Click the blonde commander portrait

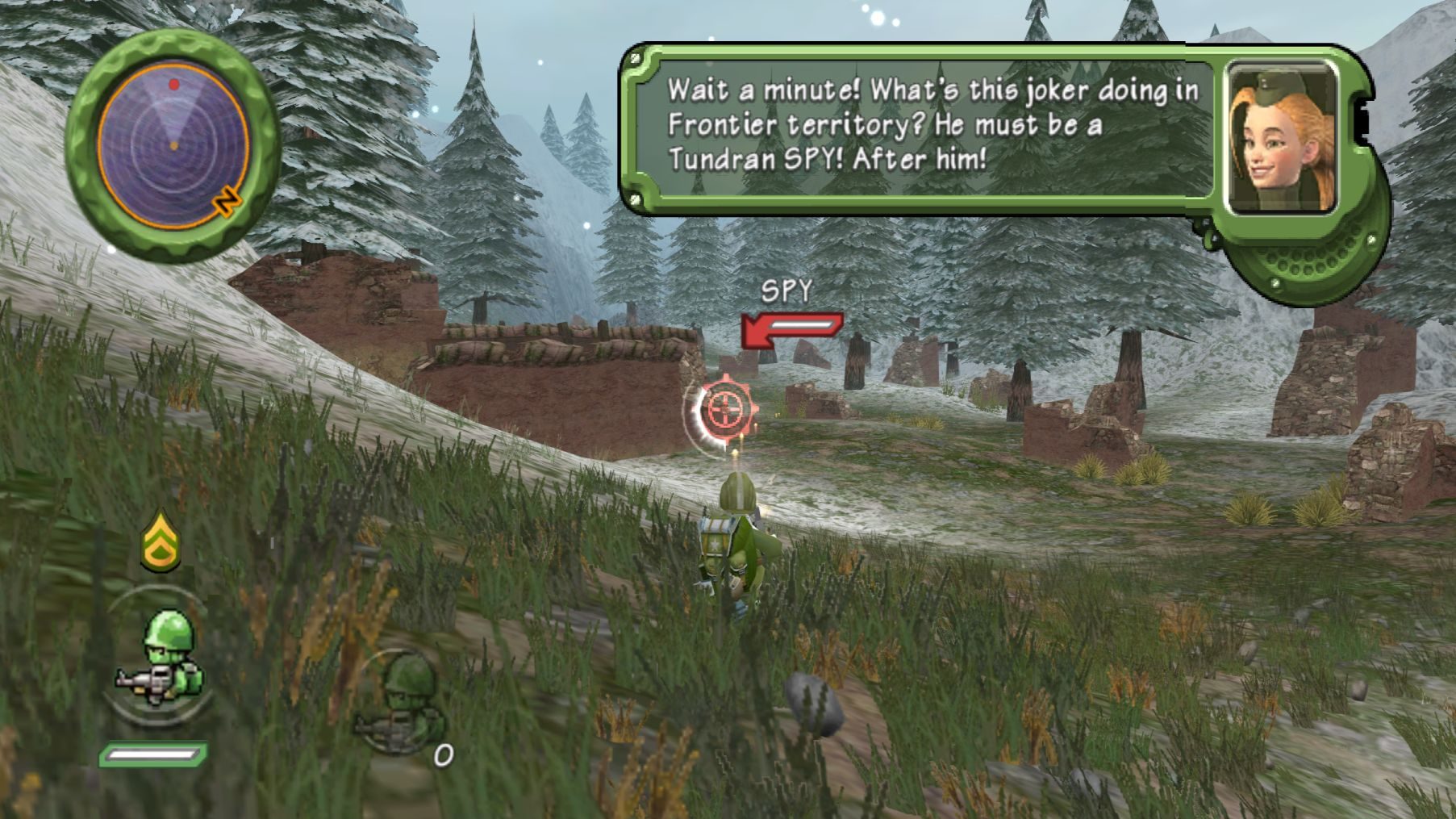coord(1281,138)
